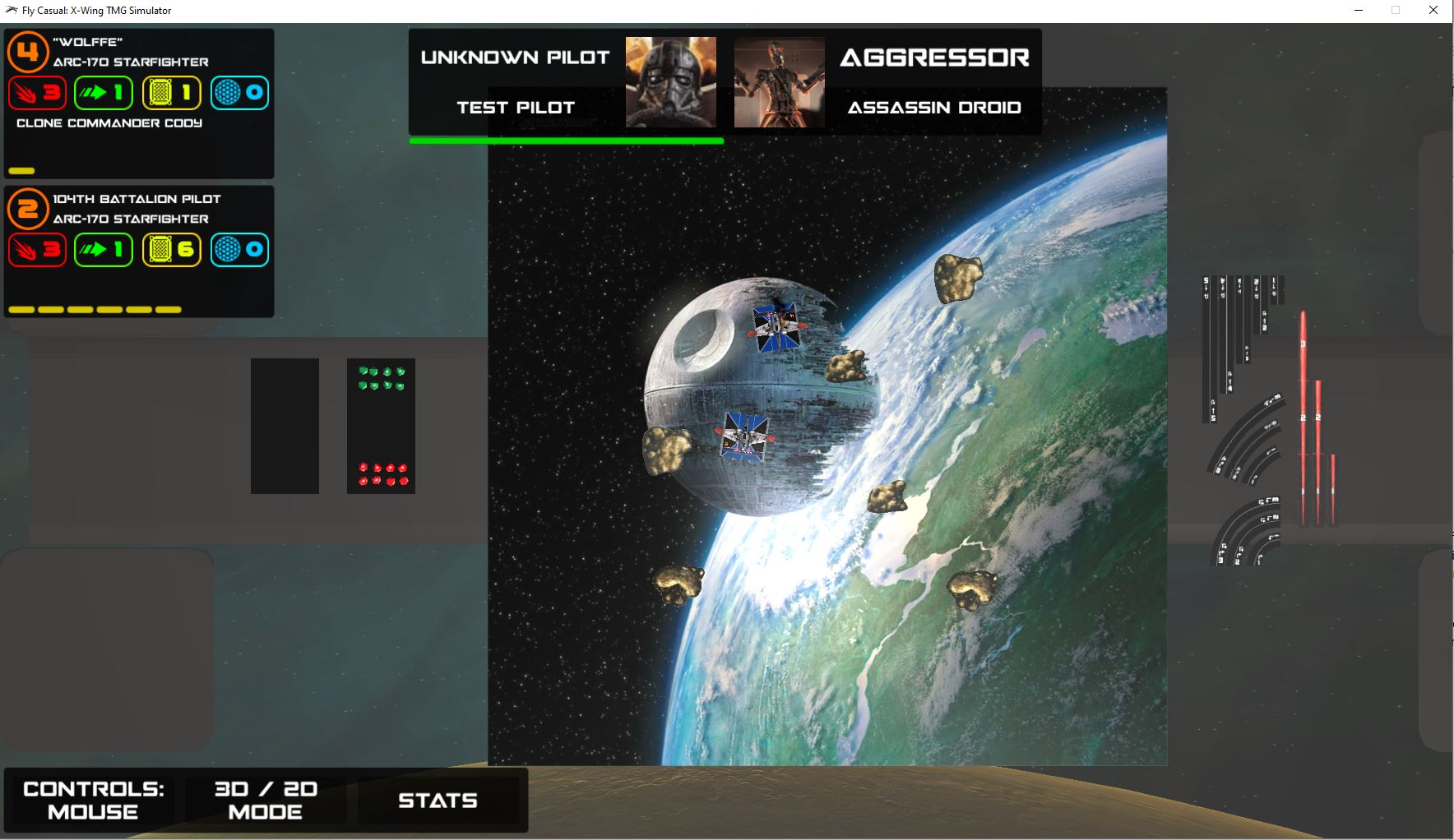Screen dimensions: 1454x840
Task: Select the lower ARC-170 ship on the board
Action: point(745,436)
